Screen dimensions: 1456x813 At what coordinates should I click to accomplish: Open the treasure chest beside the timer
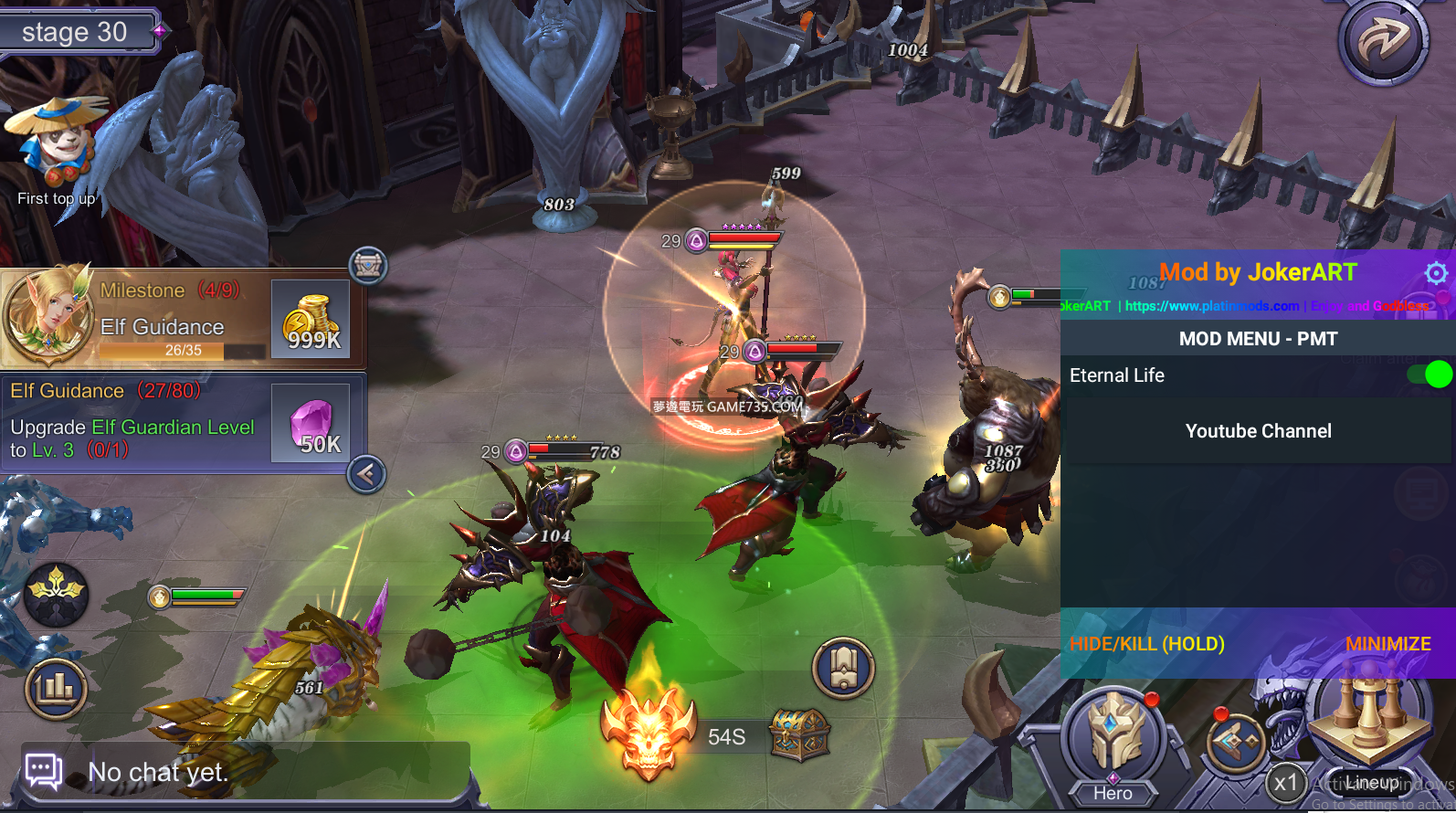tap(799, 735)
